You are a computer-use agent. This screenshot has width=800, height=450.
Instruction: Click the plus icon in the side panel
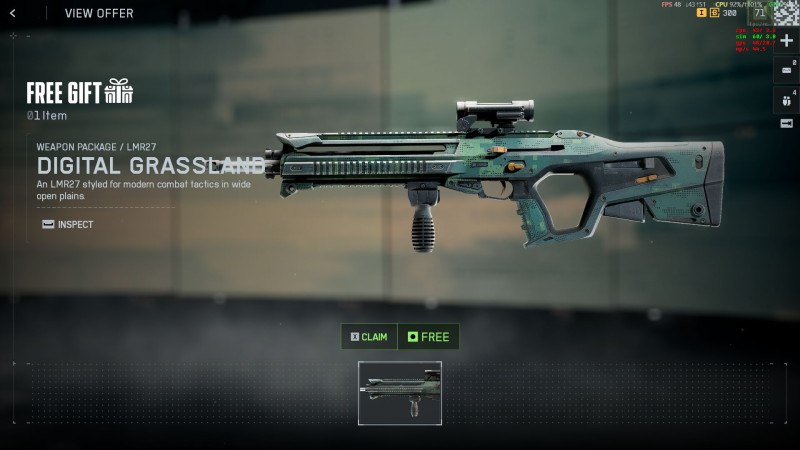[x=786, y=41]
